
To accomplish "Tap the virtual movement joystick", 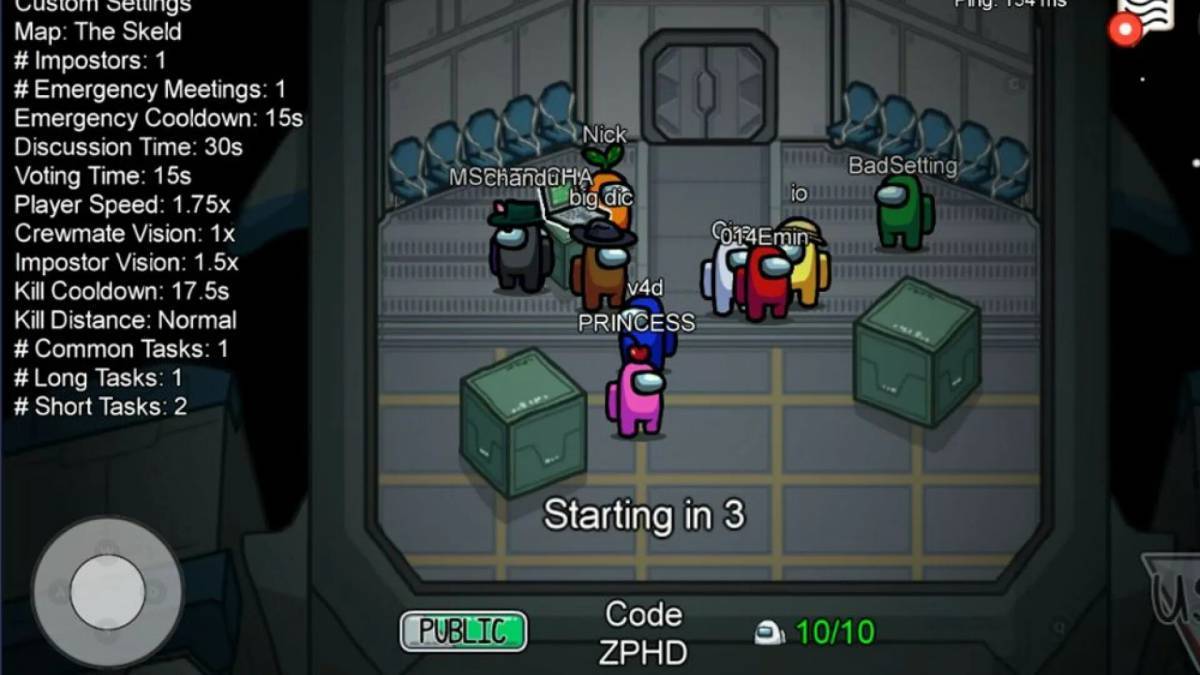I will pos(107,592).
